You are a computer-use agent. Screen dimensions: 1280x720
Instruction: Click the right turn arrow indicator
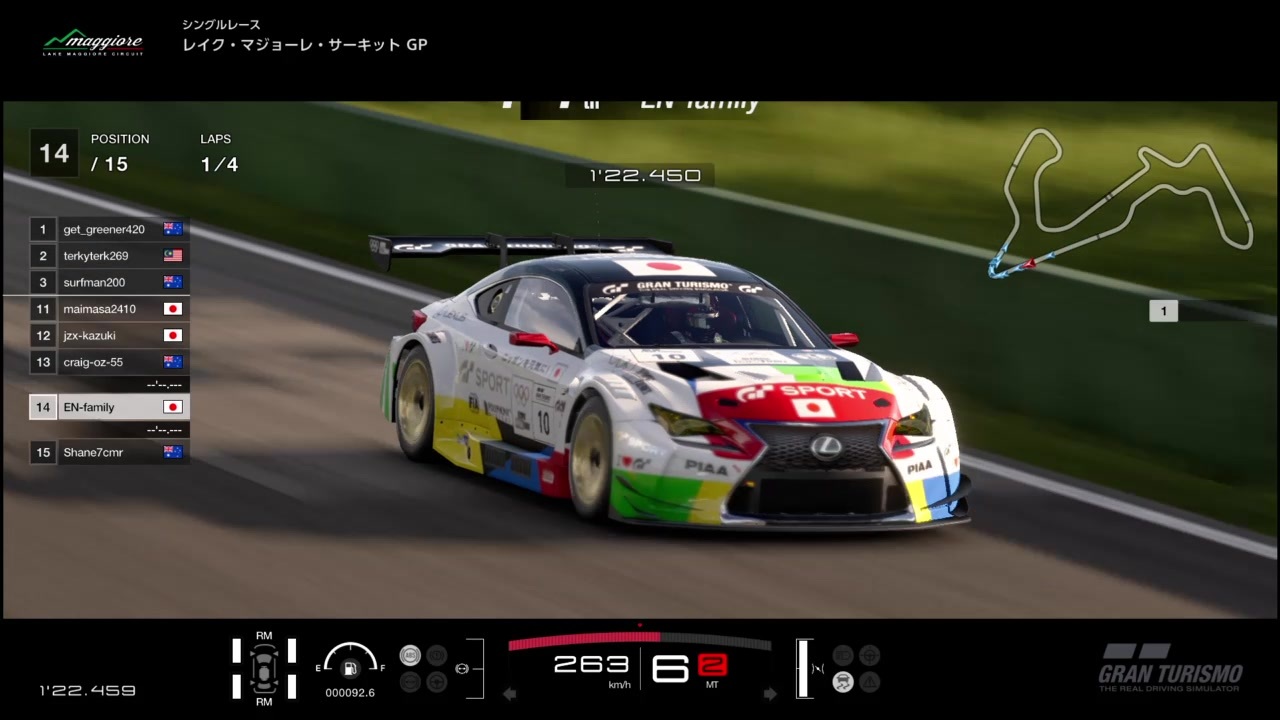(x=770, y=693)
